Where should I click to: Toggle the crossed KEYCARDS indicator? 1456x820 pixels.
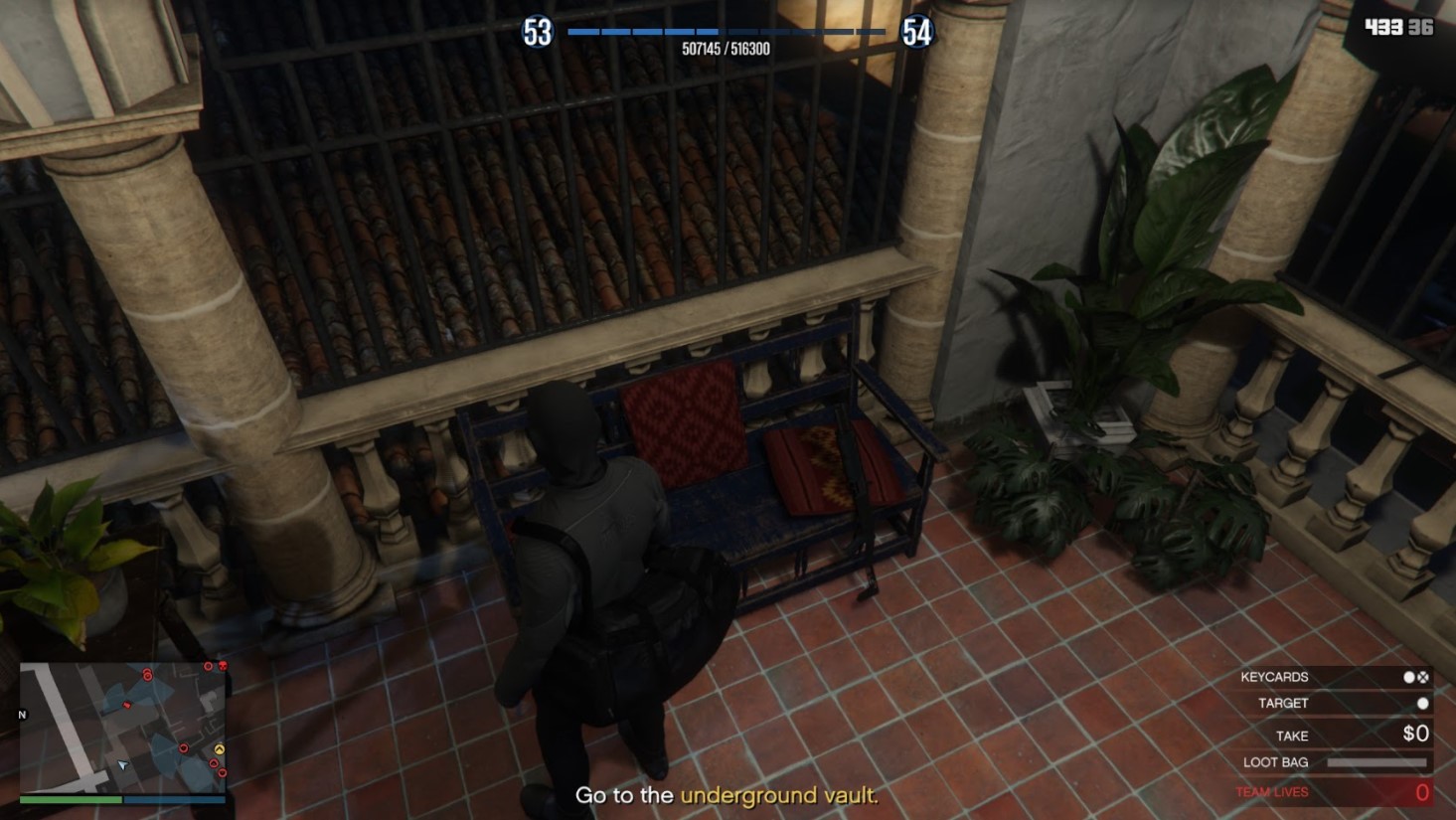(1423, 677)
